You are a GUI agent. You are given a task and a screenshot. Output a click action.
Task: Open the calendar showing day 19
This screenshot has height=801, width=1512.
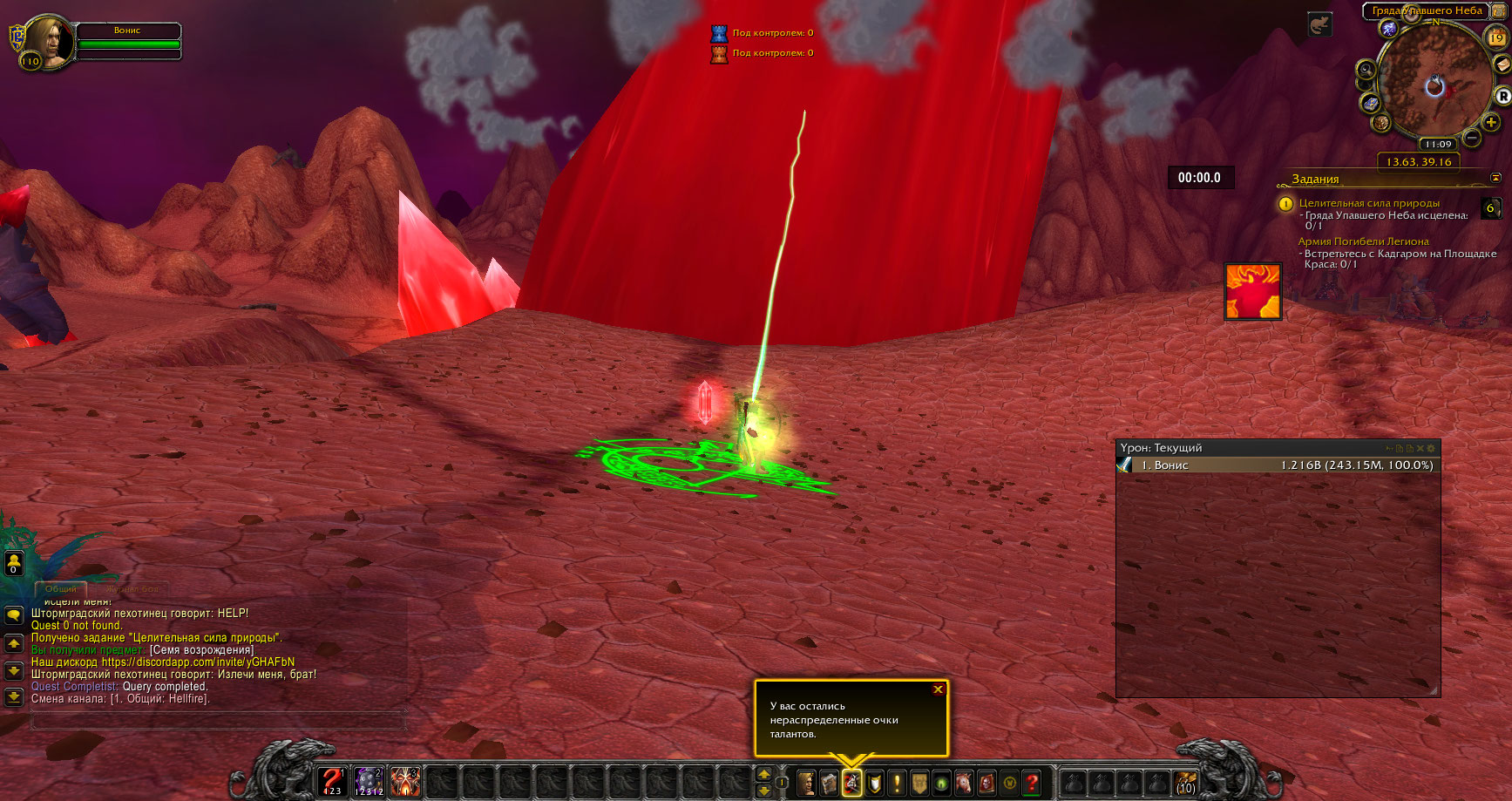pos(1496,37)
